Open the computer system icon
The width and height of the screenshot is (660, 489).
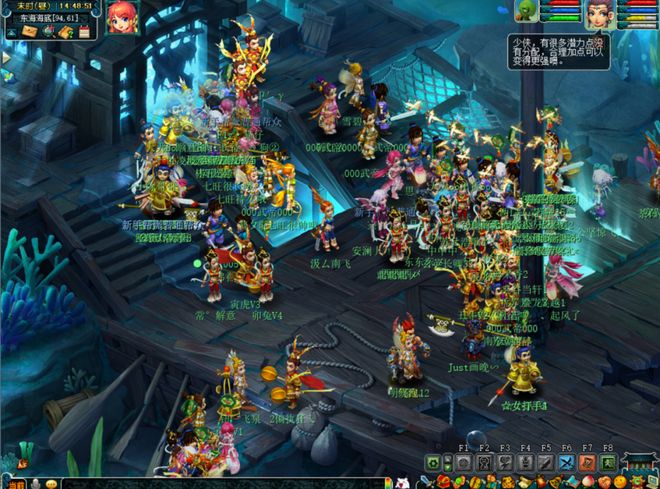coord(651,482)
